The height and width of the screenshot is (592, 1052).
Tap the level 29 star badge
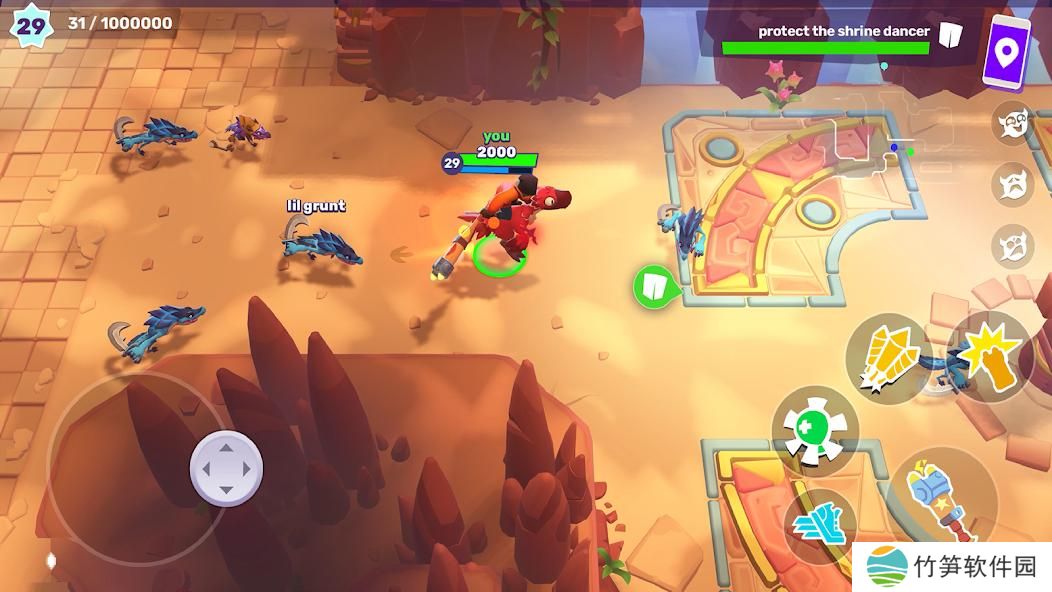(x=31, y=25)
